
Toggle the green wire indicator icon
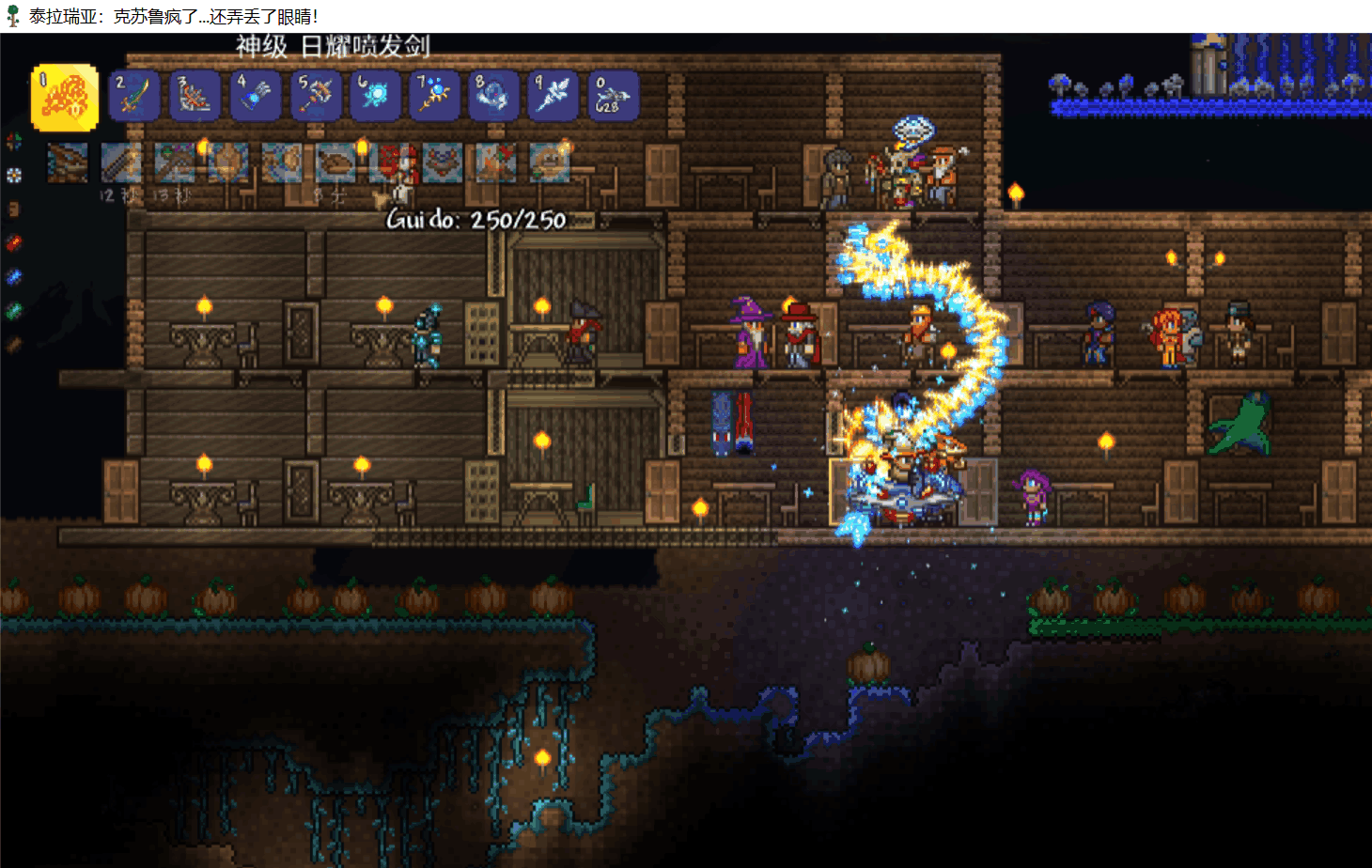(x=13, y=311)
